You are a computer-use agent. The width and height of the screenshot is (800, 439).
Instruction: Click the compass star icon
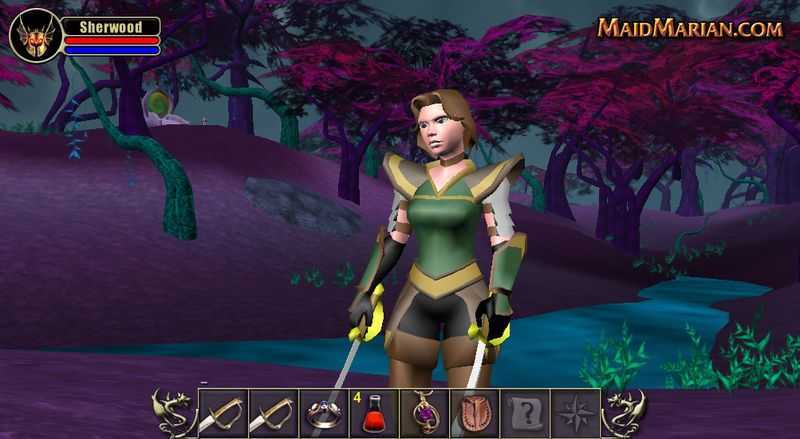tap(575, 413)
